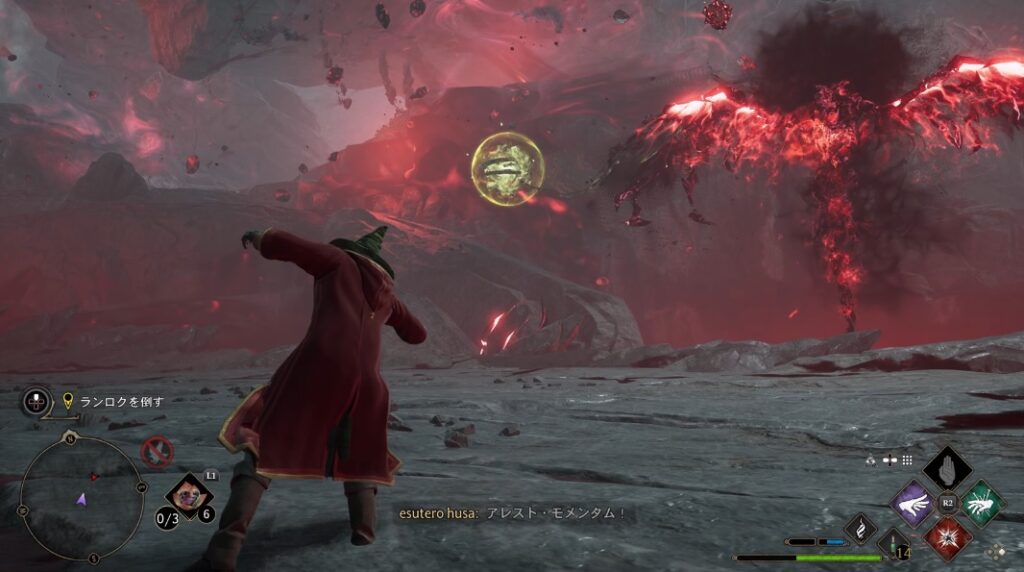Cast the red burst spell
This screenshot has width=1024, height=572.
pyautogui.click(x=947, y=537)
